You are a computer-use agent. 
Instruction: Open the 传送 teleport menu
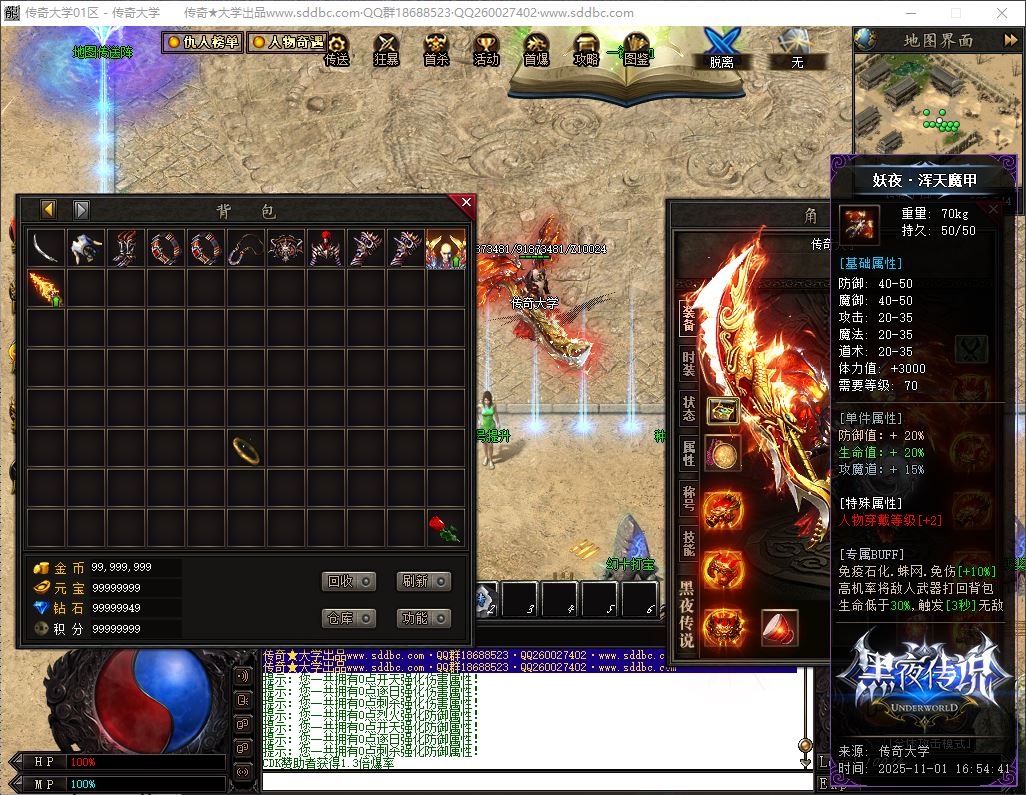click(x=337, y=50)
